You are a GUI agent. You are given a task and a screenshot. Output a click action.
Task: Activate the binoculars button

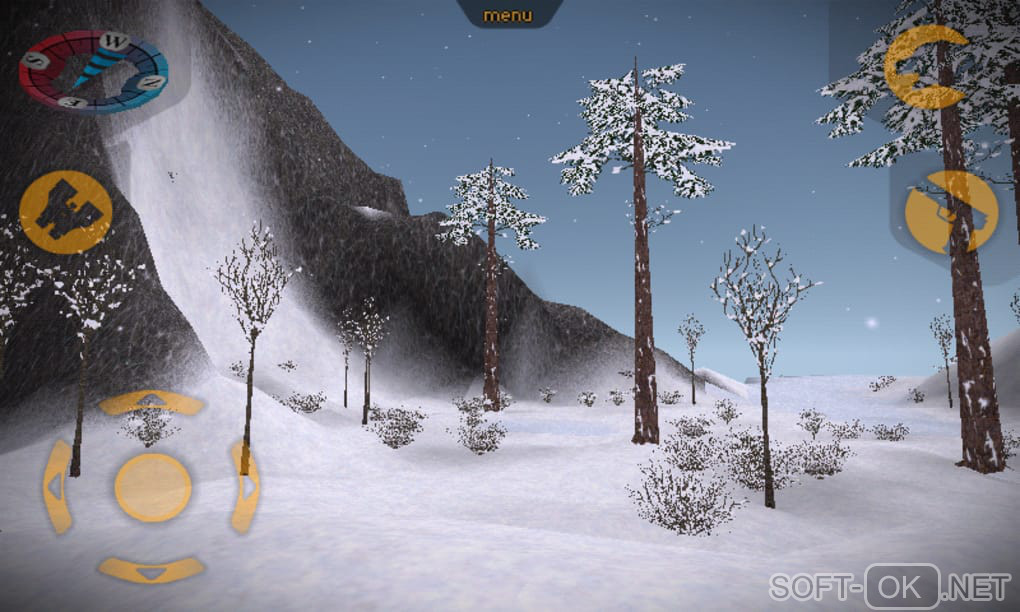[65, 211]
